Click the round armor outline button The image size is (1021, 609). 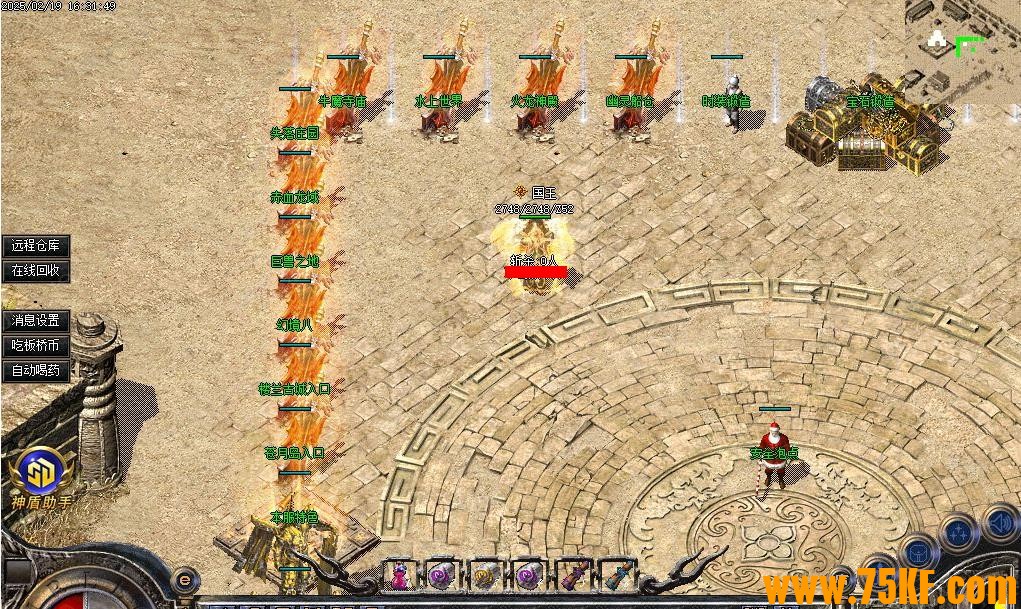click(x=917, y=553)
